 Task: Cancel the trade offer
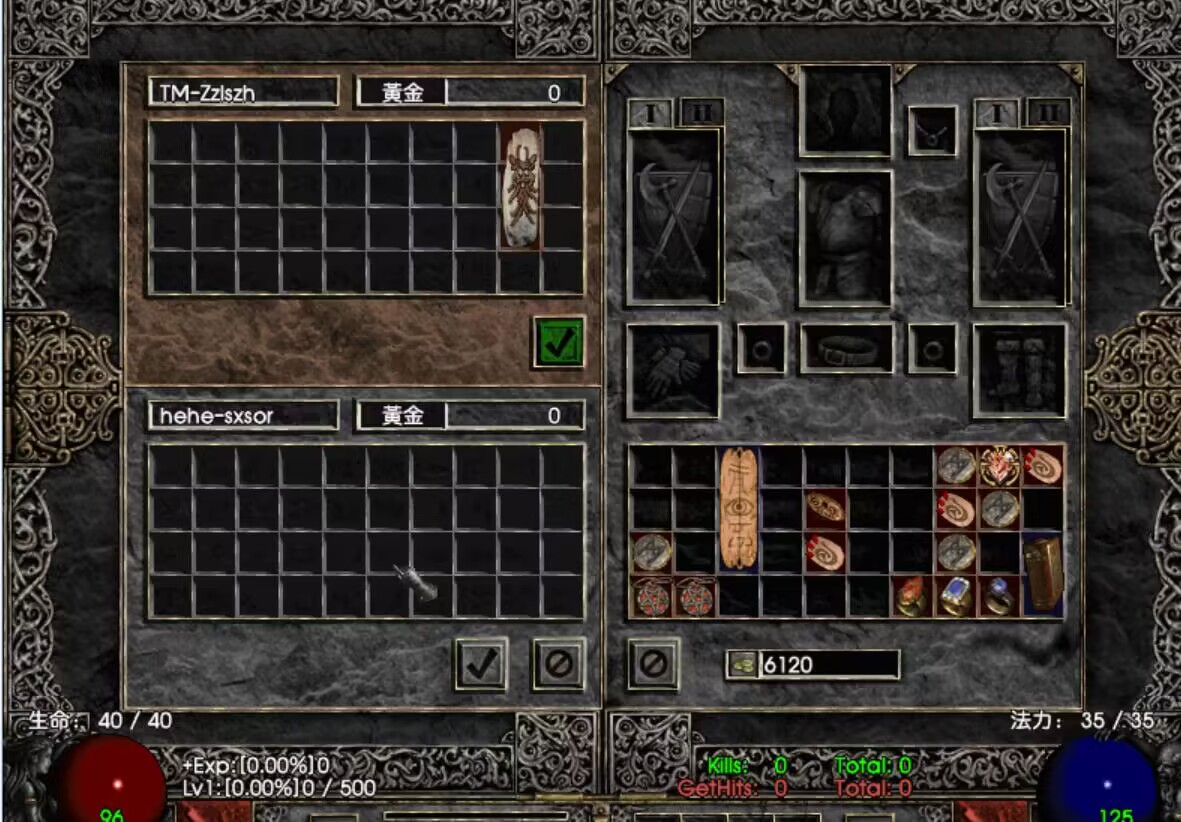(x=558, y=663)
